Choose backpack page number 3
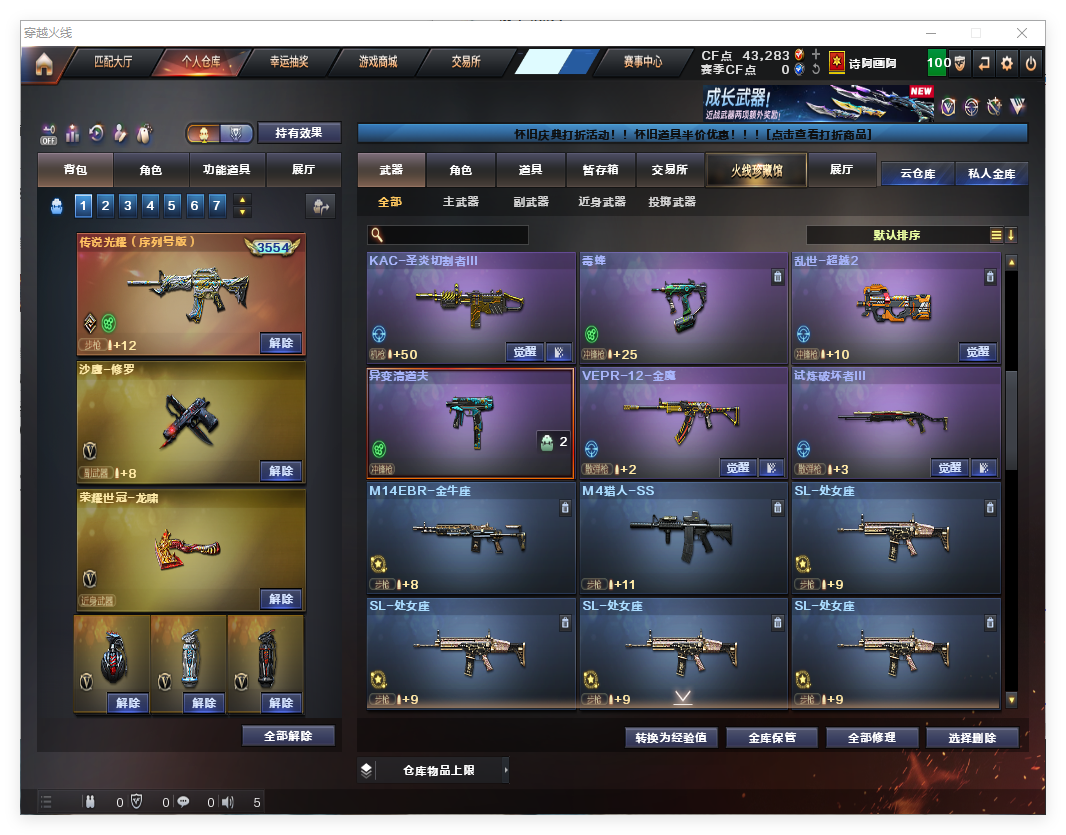This screenshot has width=1066, height=835. pos(128,206)
